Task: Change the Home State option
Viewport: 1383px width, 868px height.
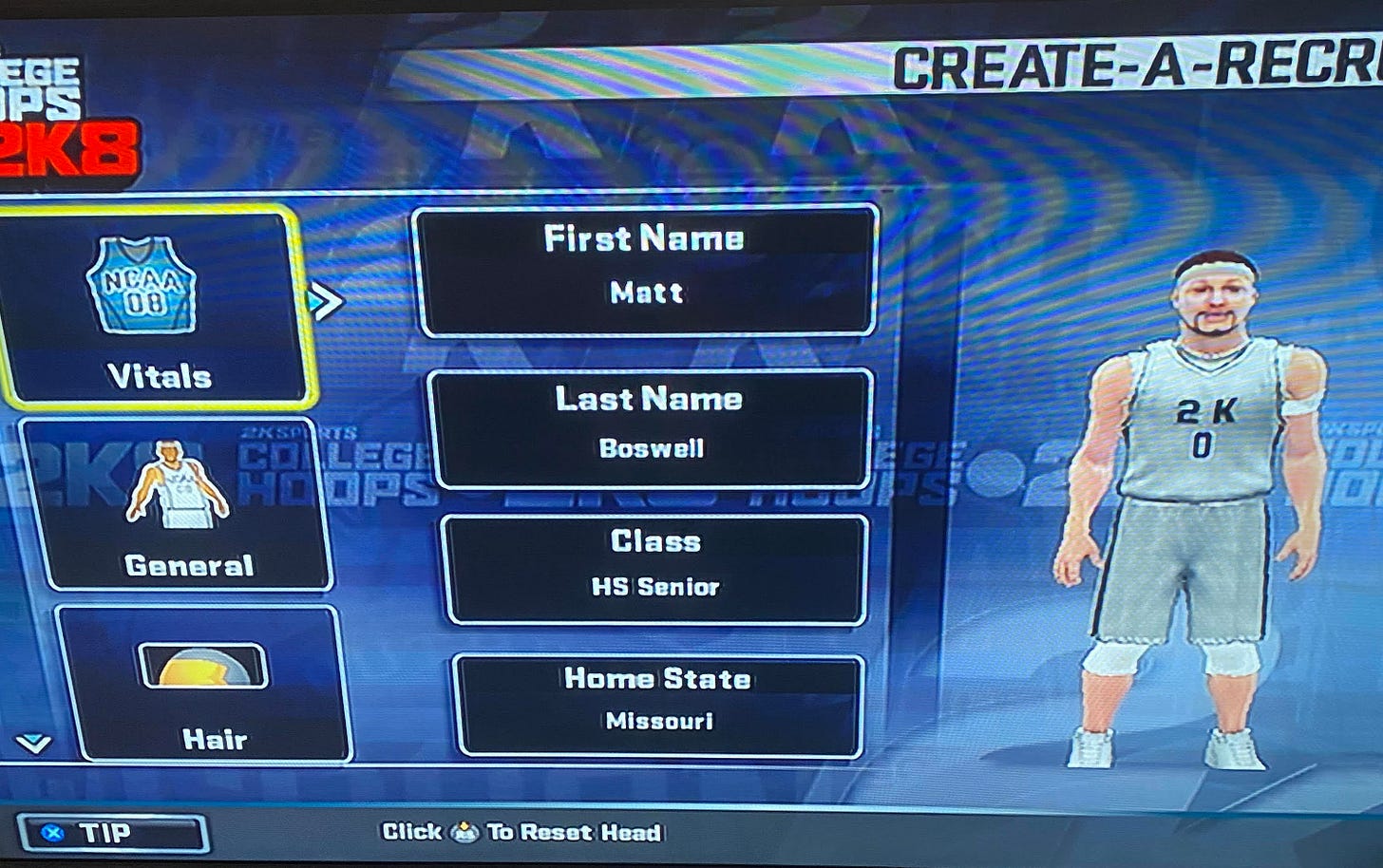Action: coord(658,704)
